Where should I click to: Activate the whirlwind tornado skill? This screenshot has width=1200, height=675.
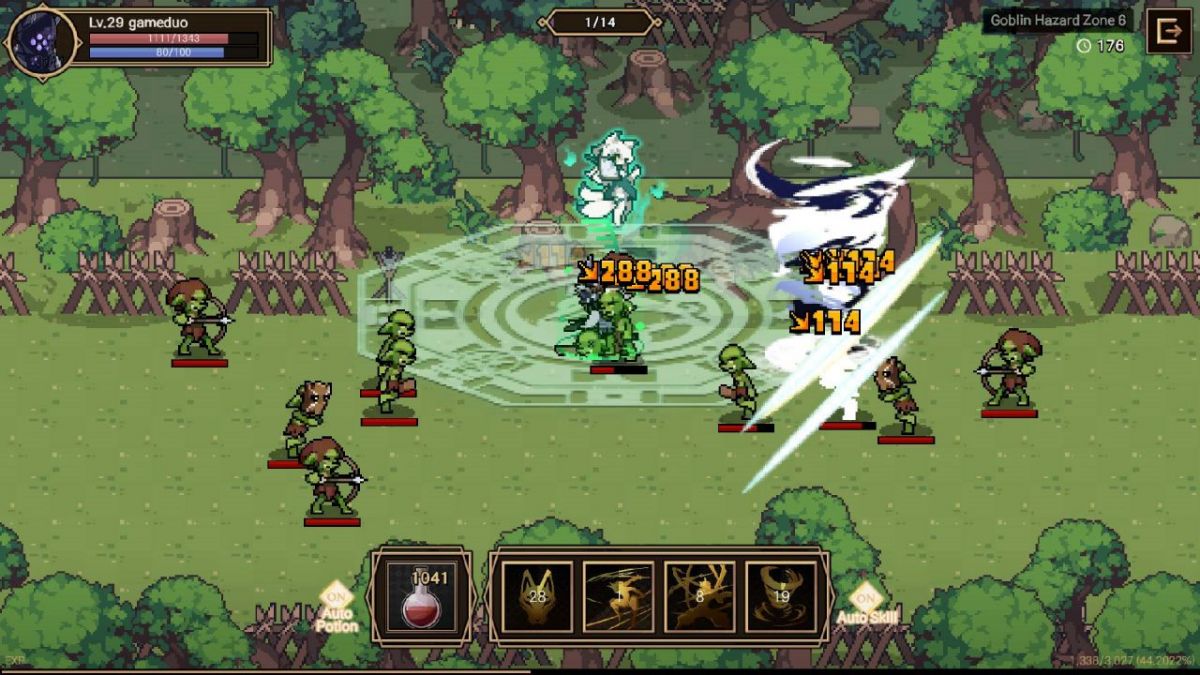(x=781, y=597)
